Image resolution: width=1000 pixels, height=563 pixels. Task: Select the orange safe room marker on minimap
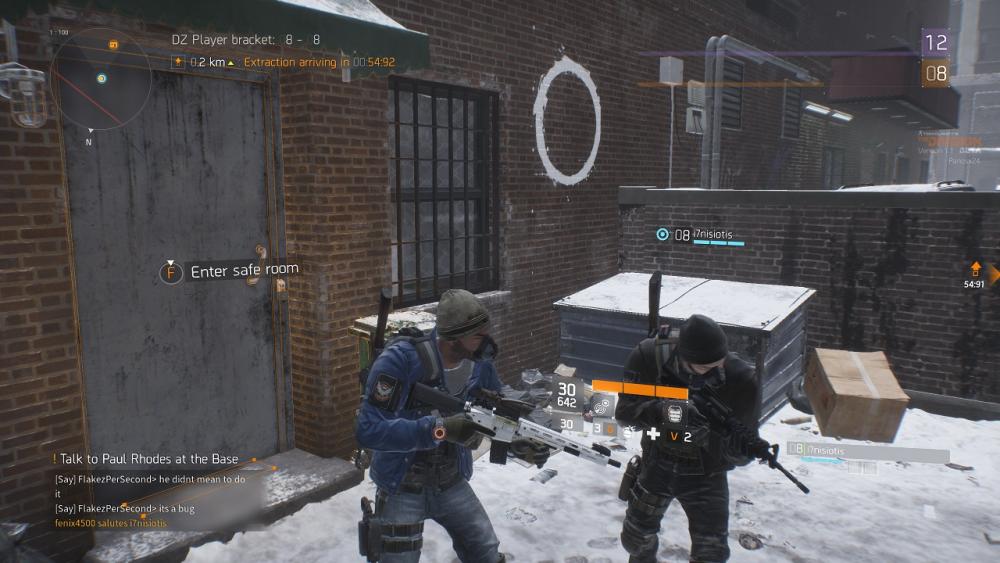coord(113,45)
